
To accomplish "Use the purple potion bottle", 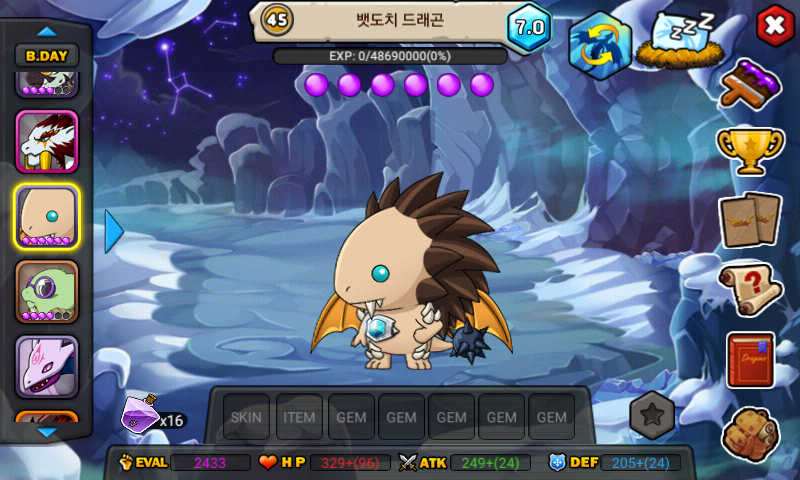I will (x=141, y=411).
